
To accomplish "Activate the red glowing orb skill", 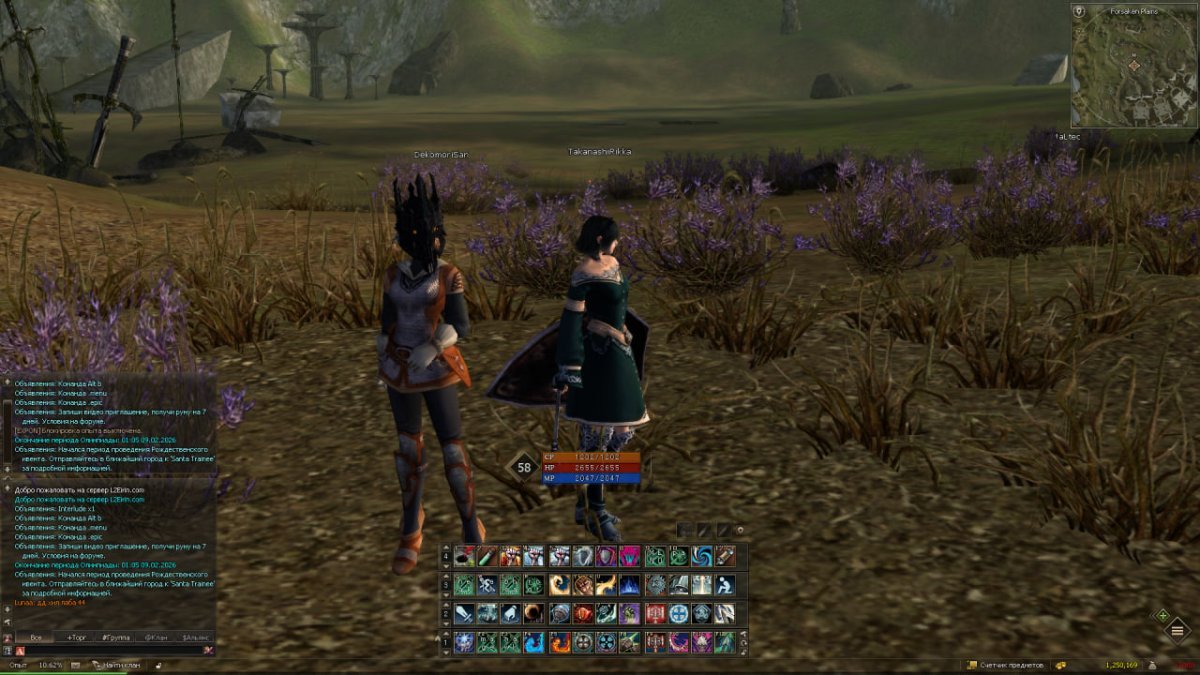I will click(x=584, y=613).
